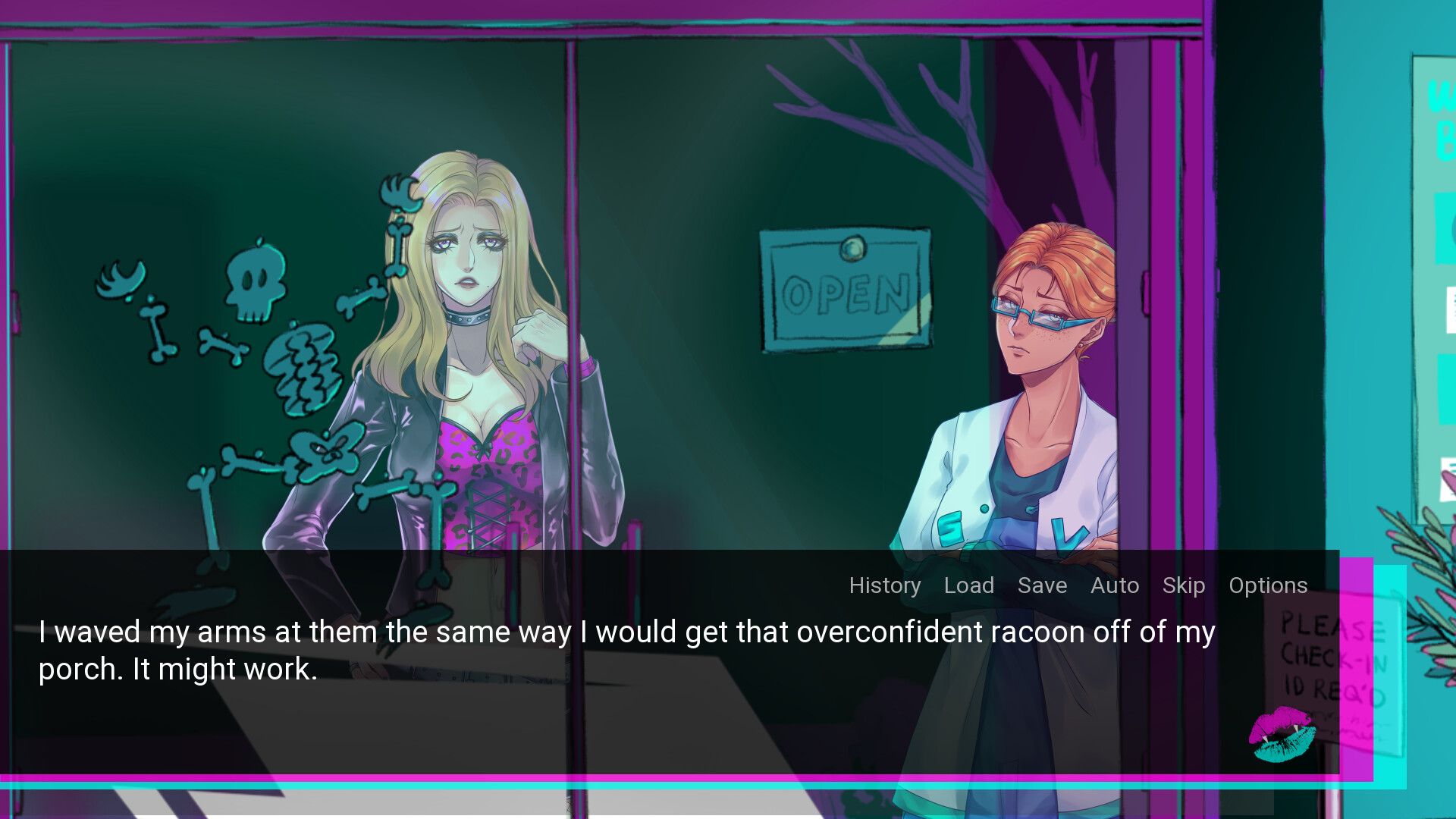Open the History screen

tap(884, 585)
